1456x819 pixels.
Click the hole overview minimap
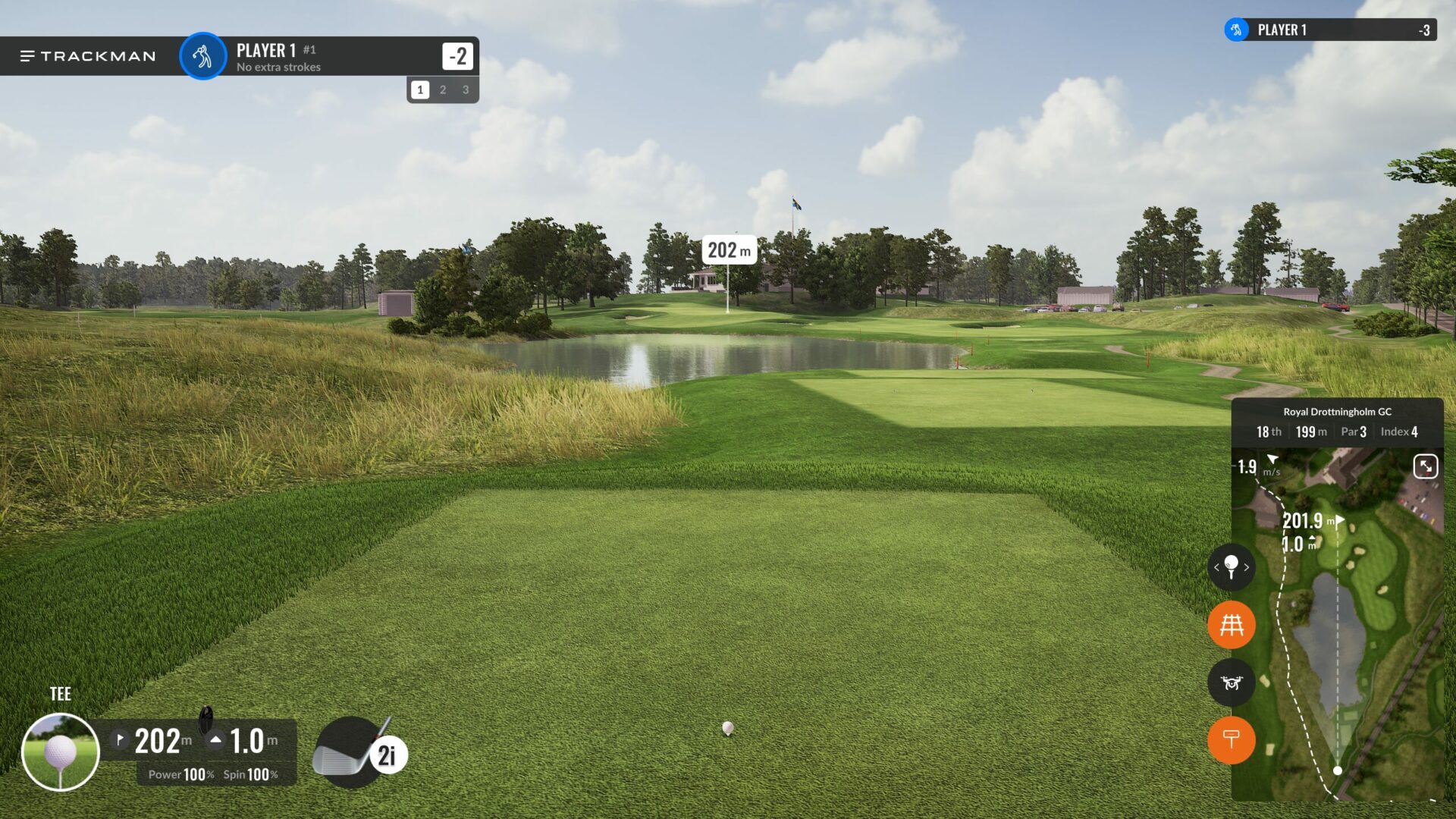click(1357, 645)
